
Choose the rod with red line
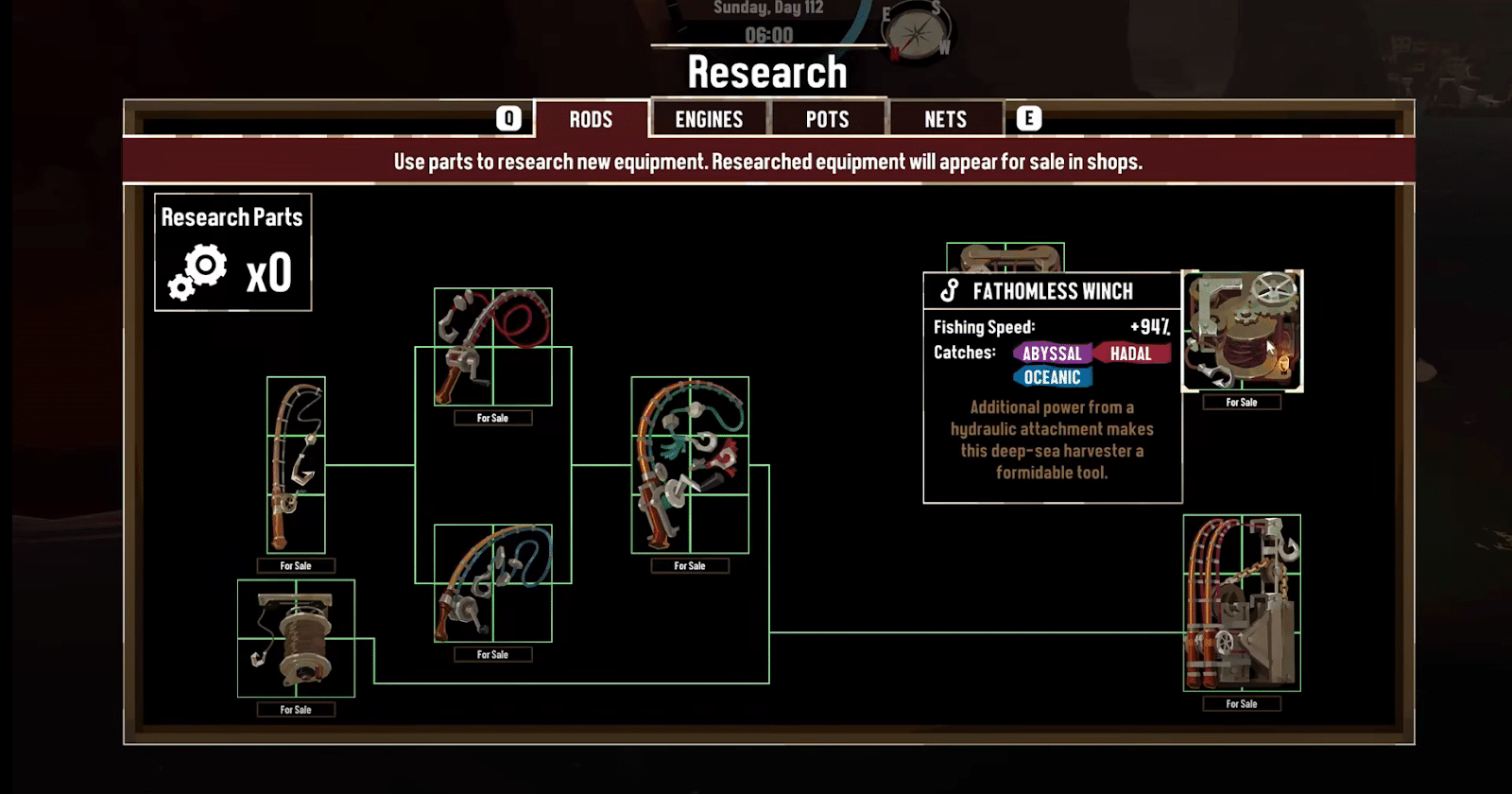(492, 347)
